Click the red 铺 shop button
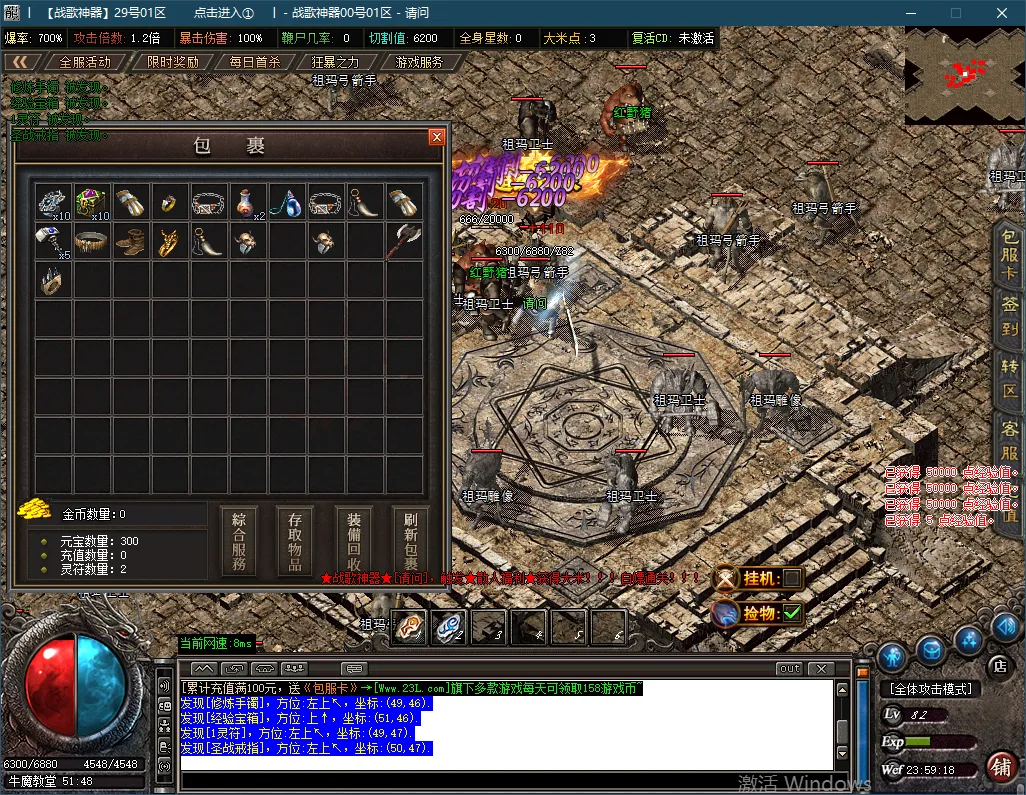The height and width of the screenshot is (795, 1026). pyautogui.click(x=999, y=767)
